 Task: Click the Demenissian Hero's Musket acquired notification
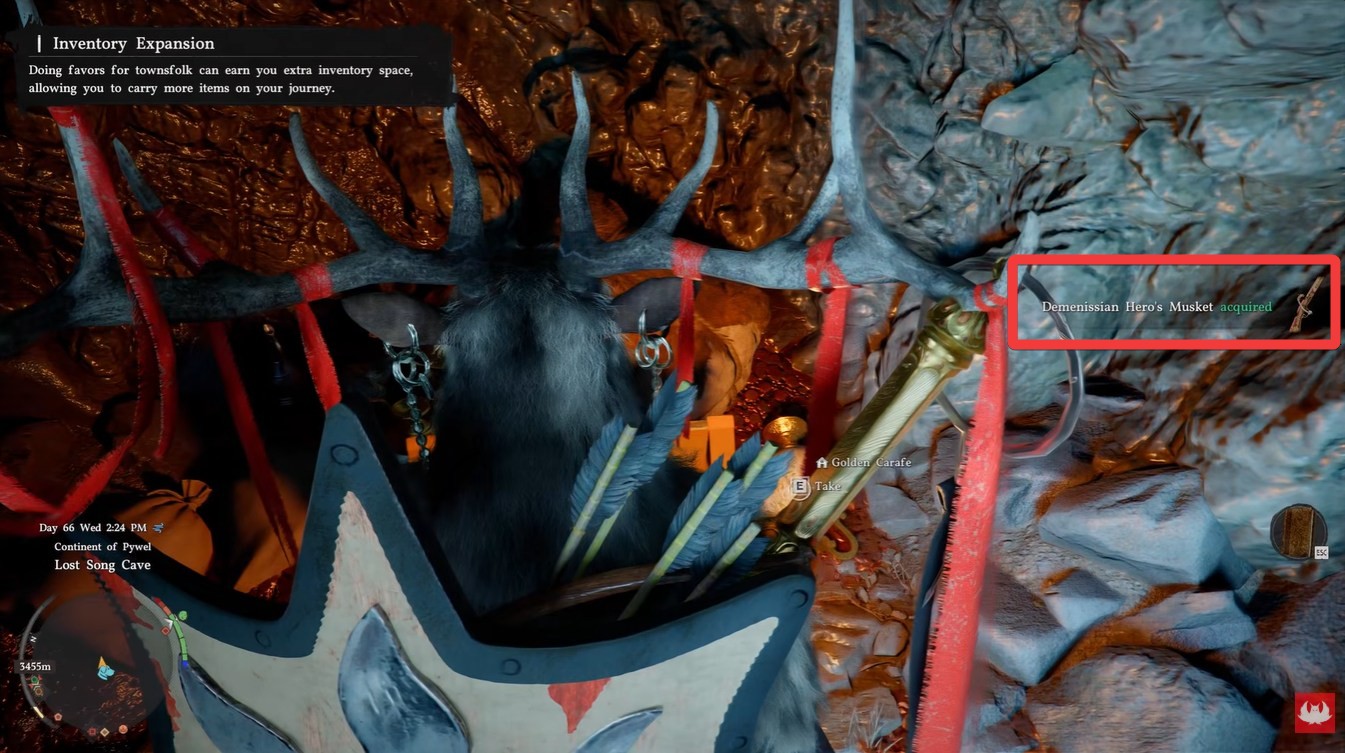(1172, 306)
